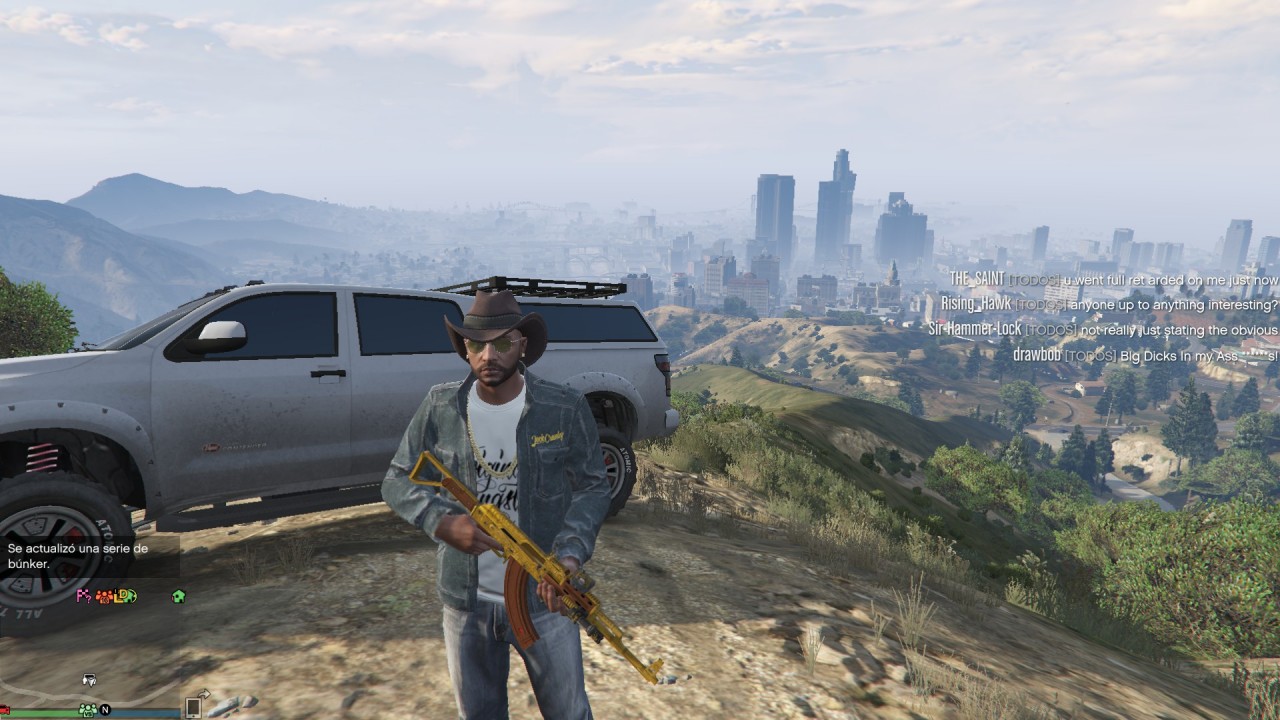This screenshot has width=1280, height=720.
Task: Select Sir-Hammer-Lock's chat message
Action: pos(1102,329)
